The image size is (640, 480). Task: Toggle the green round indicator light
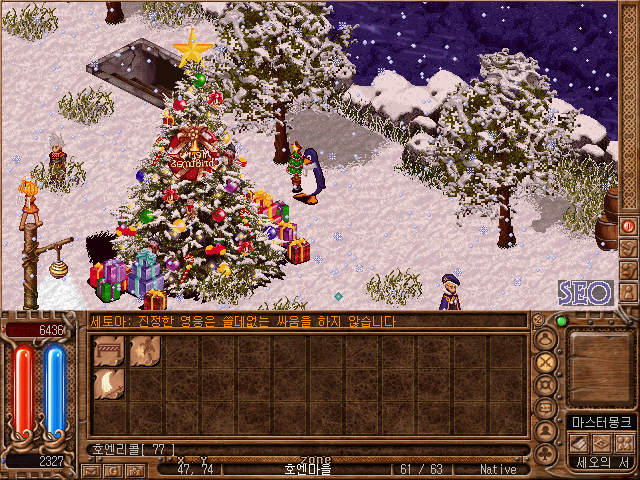click(x=560, y=321)
